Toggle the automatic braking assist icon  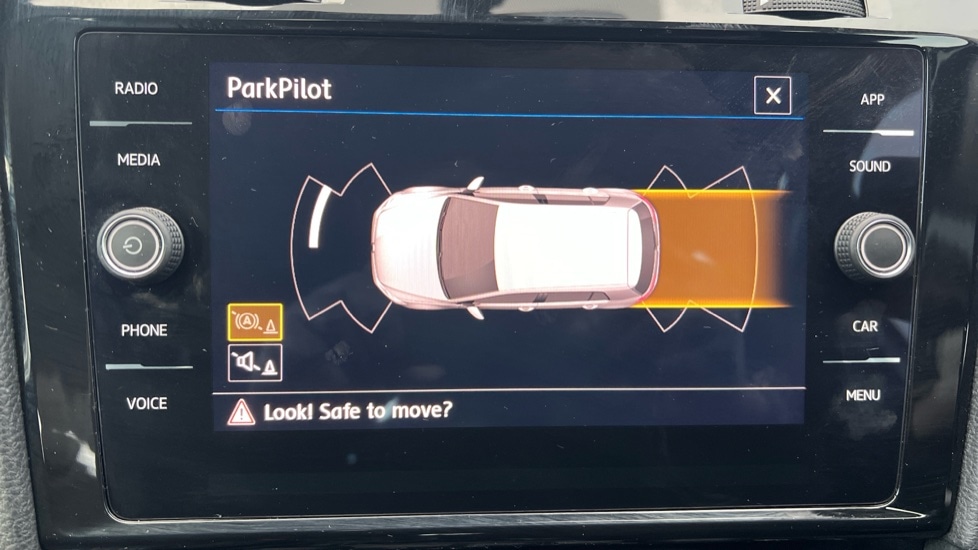tap(255, 322)
